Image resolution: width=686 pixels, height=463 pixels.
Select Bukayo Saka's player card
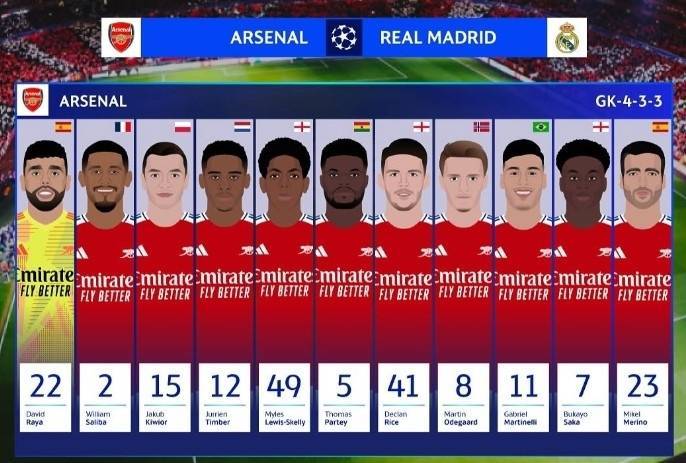pyautogui.click(x=583, y=275)
